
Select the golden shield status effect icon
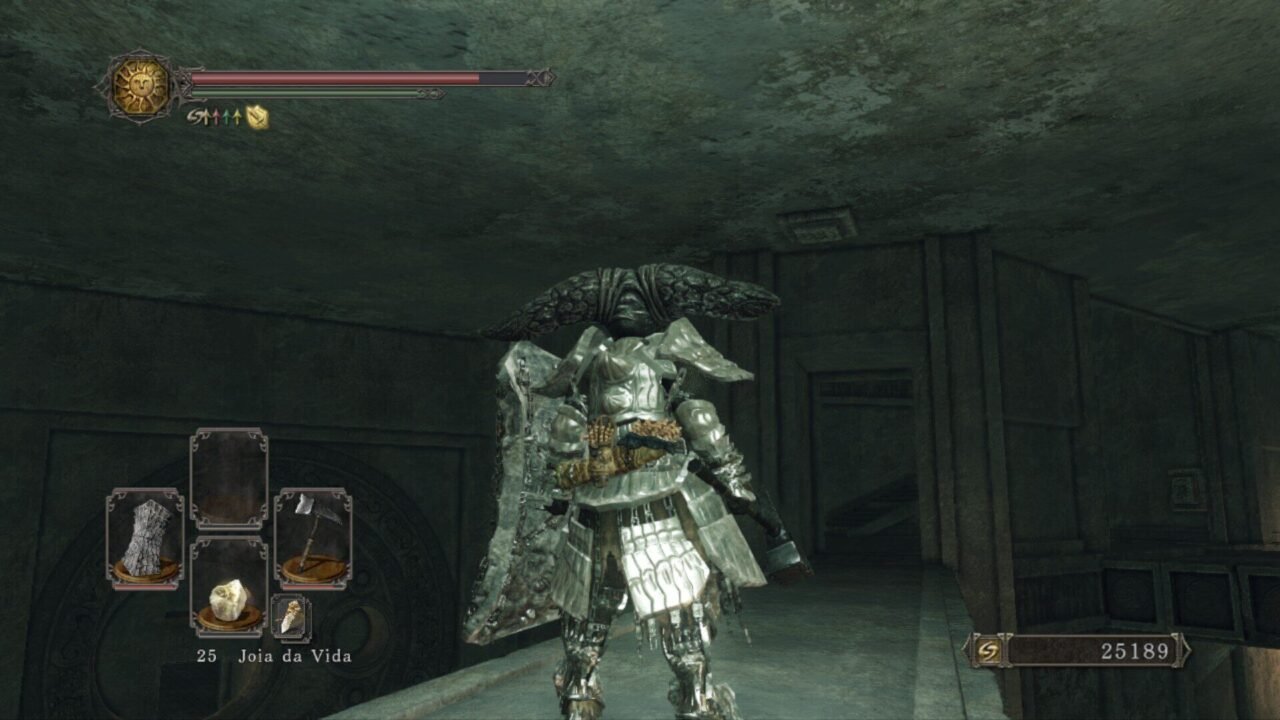click(x=258, y=117)
